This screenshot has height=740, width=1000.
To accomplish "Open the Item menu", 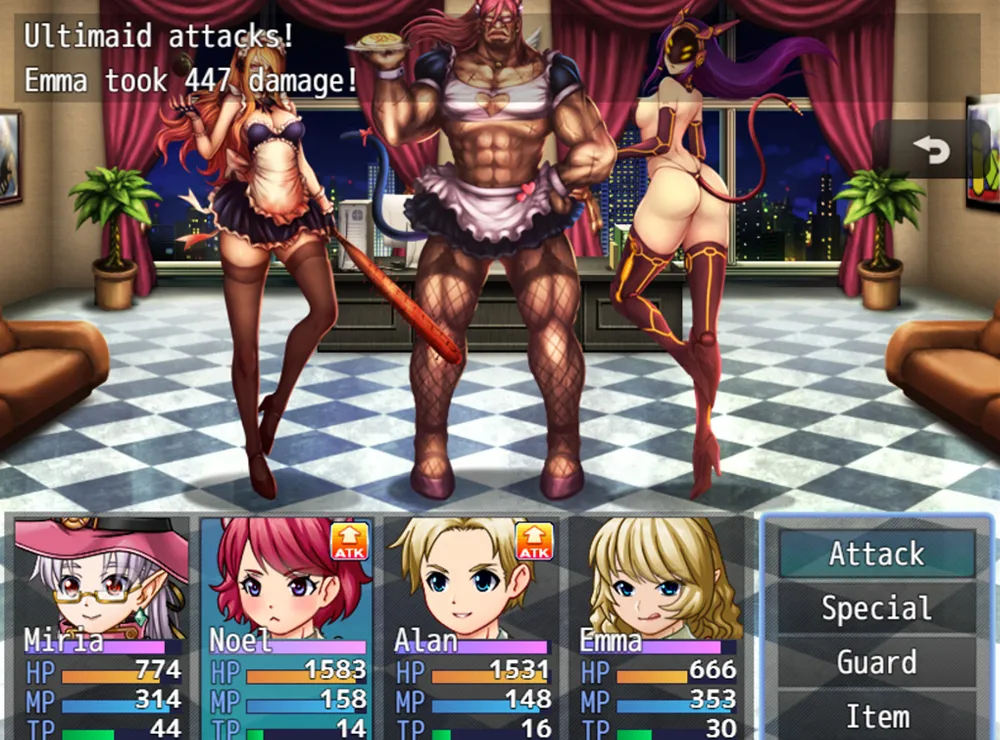I will (877, 717).
